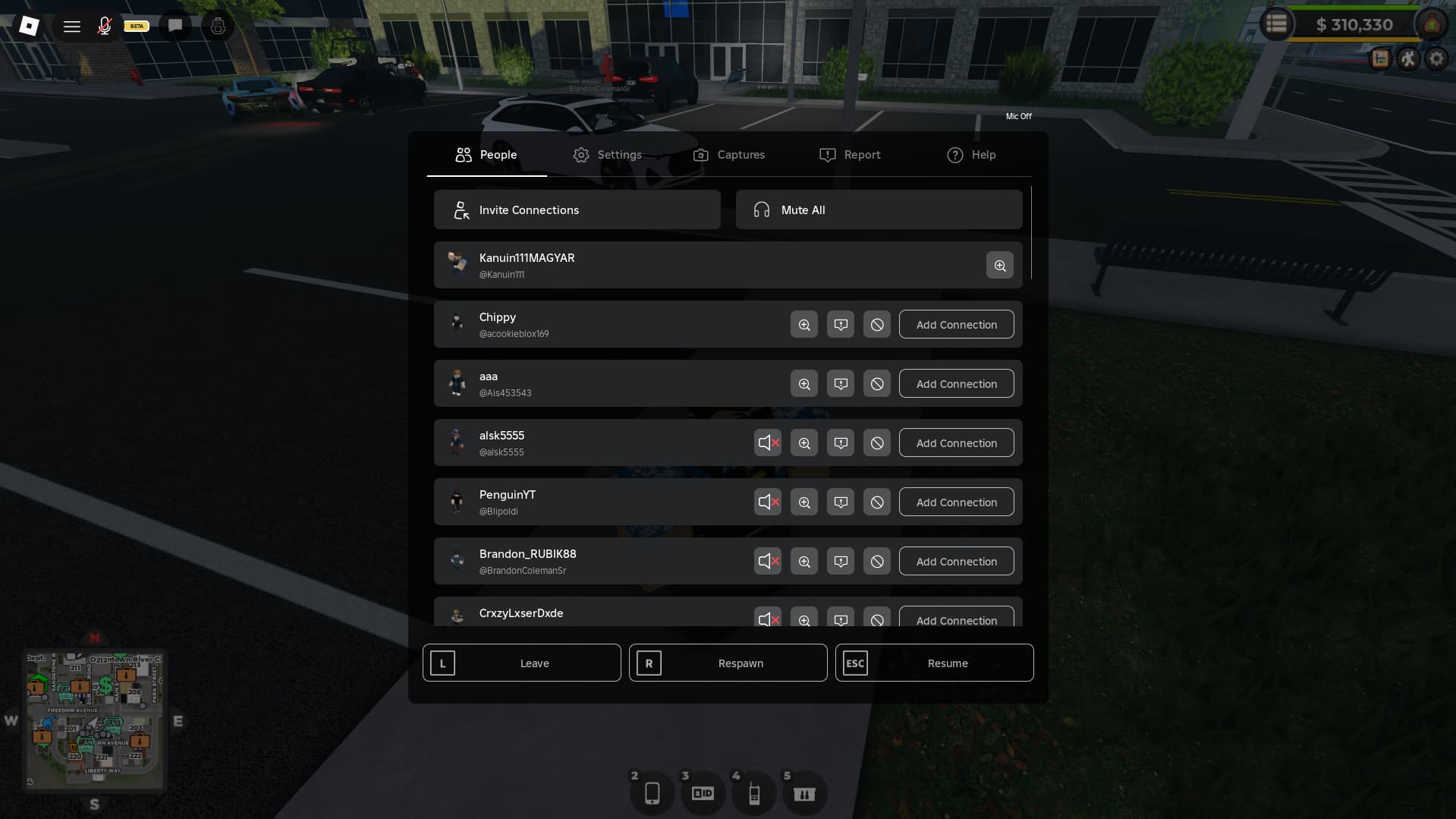Viewport: 1456px width, 819px height.
Task: Block Chippy using the block icon
Action: tap(876, 324)
